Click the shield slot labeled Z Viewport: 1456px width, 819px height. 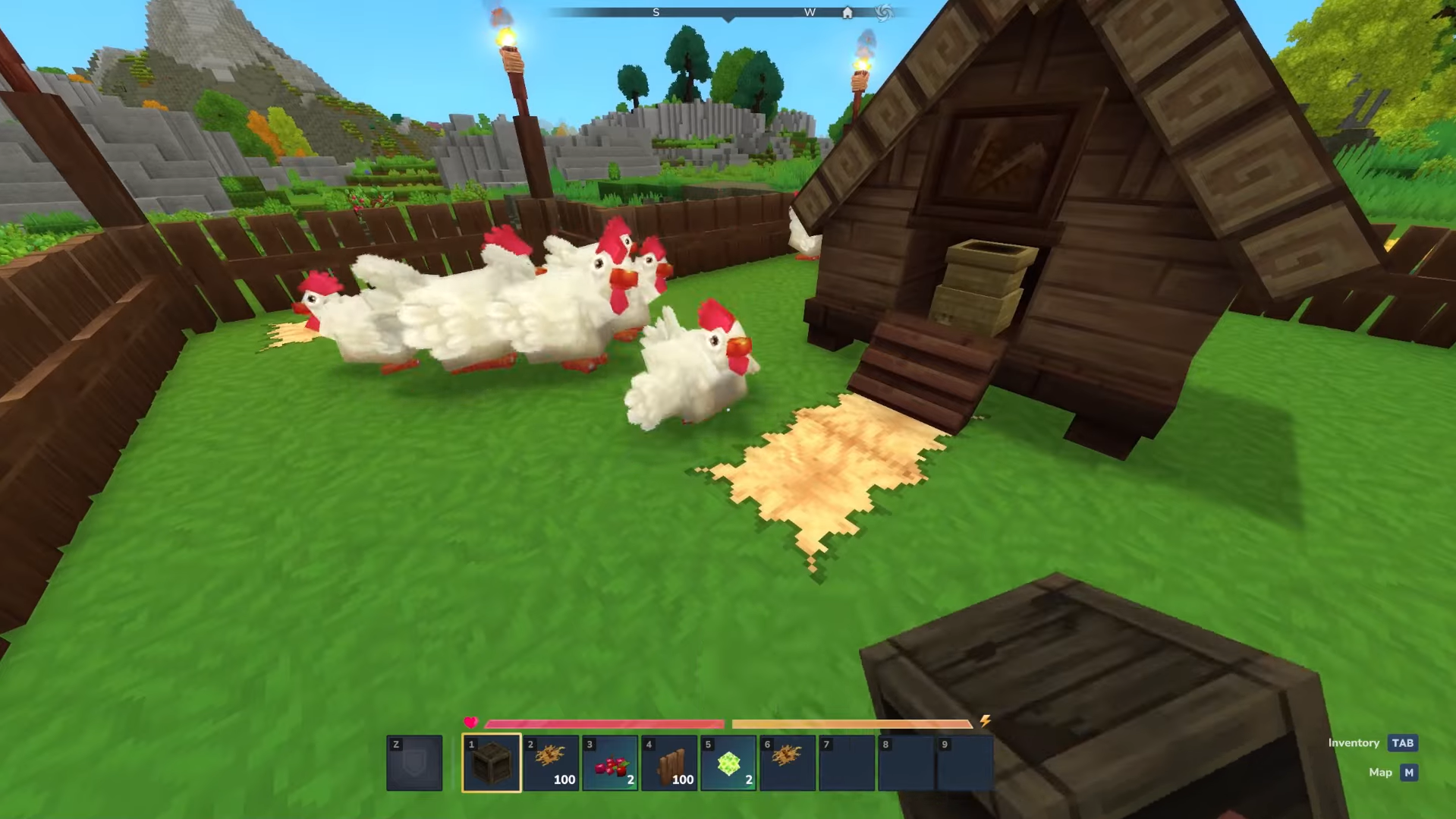click(414, 761)
